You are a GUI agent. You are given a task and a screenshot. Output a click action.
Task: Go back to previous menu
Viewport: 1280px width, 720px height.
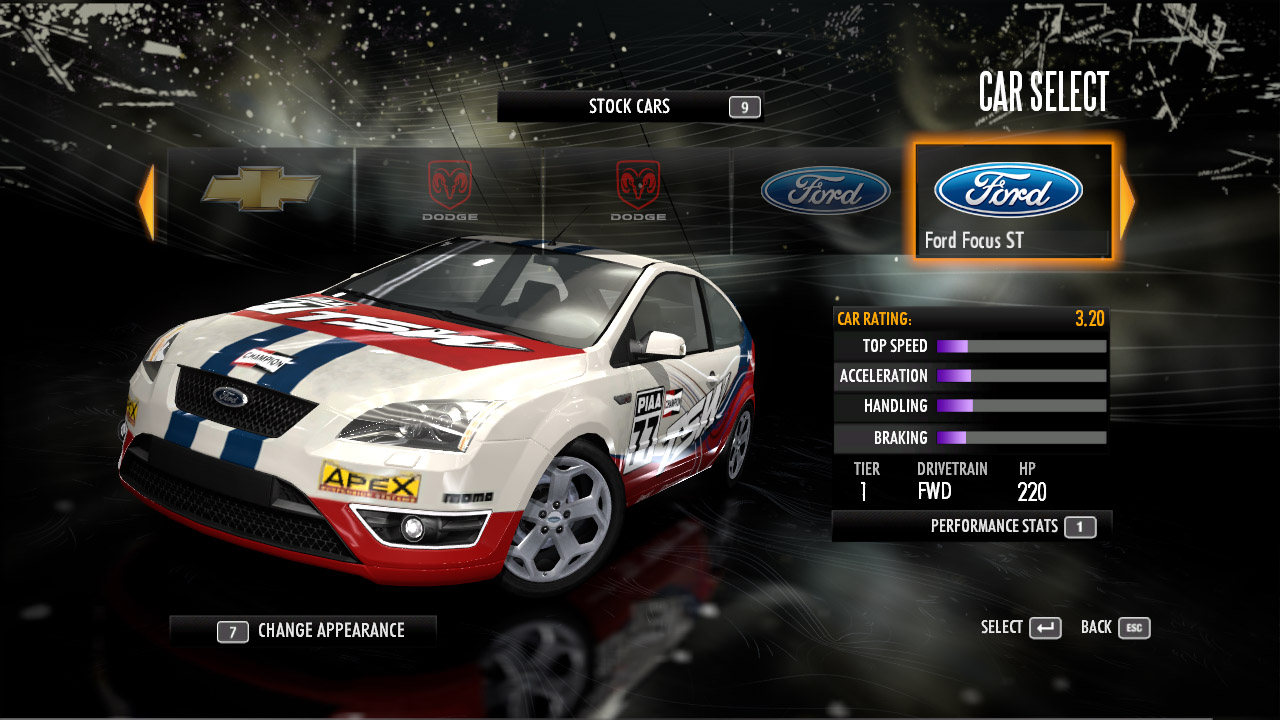(x=1115, y=628)
